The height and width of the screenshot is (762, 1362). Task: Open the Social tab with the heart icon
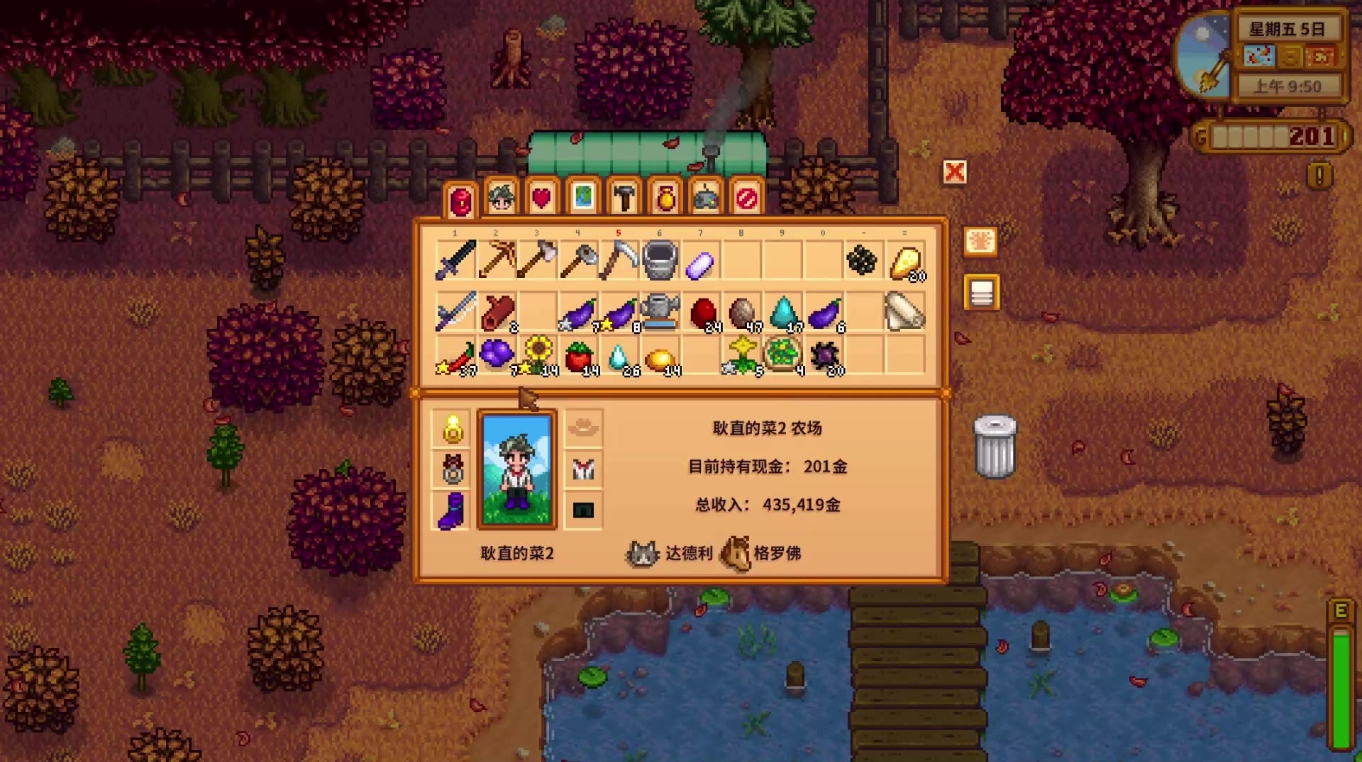pyautogui.click(x=542, y=198)
